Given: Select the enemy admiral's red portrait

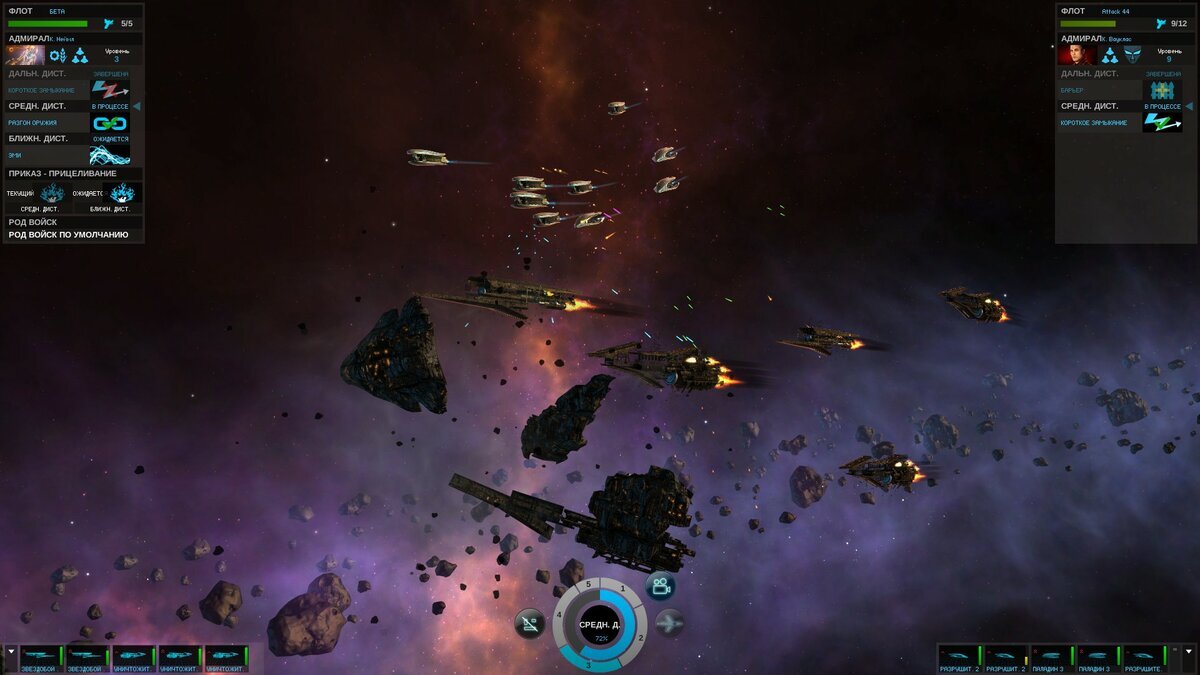Looking at the screenshot, I should [x=1076, y=55].
